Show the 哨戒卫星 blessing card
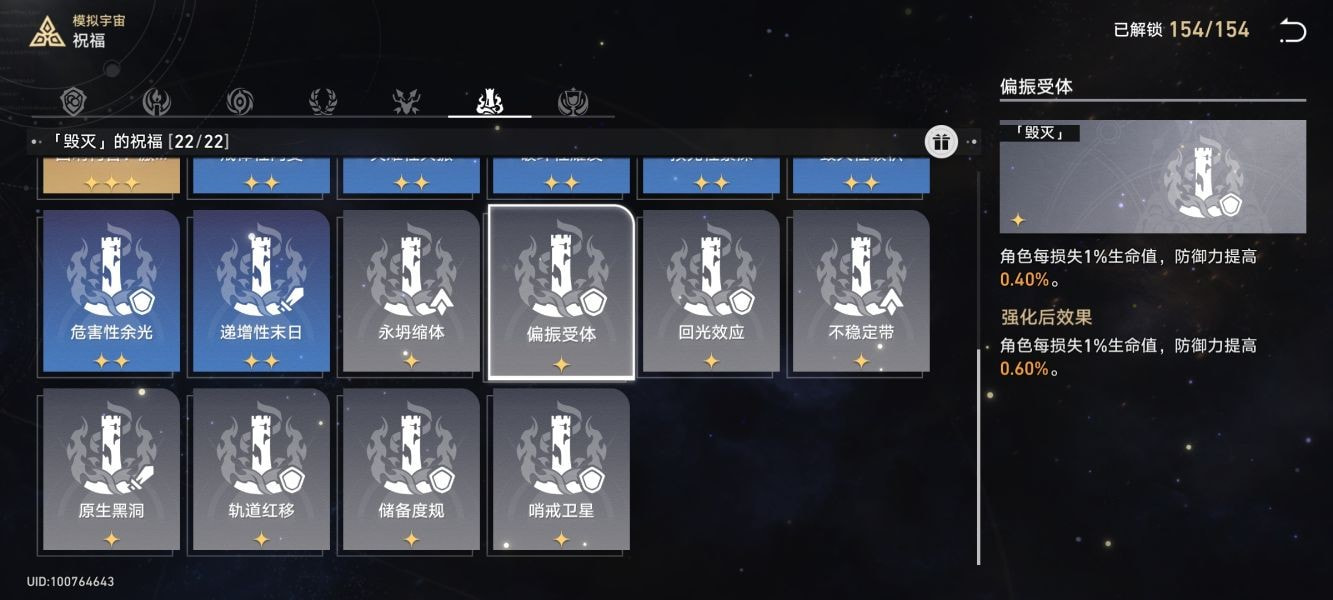The height and width of the screenshot is (600, 1333). (x=561, y=469)
